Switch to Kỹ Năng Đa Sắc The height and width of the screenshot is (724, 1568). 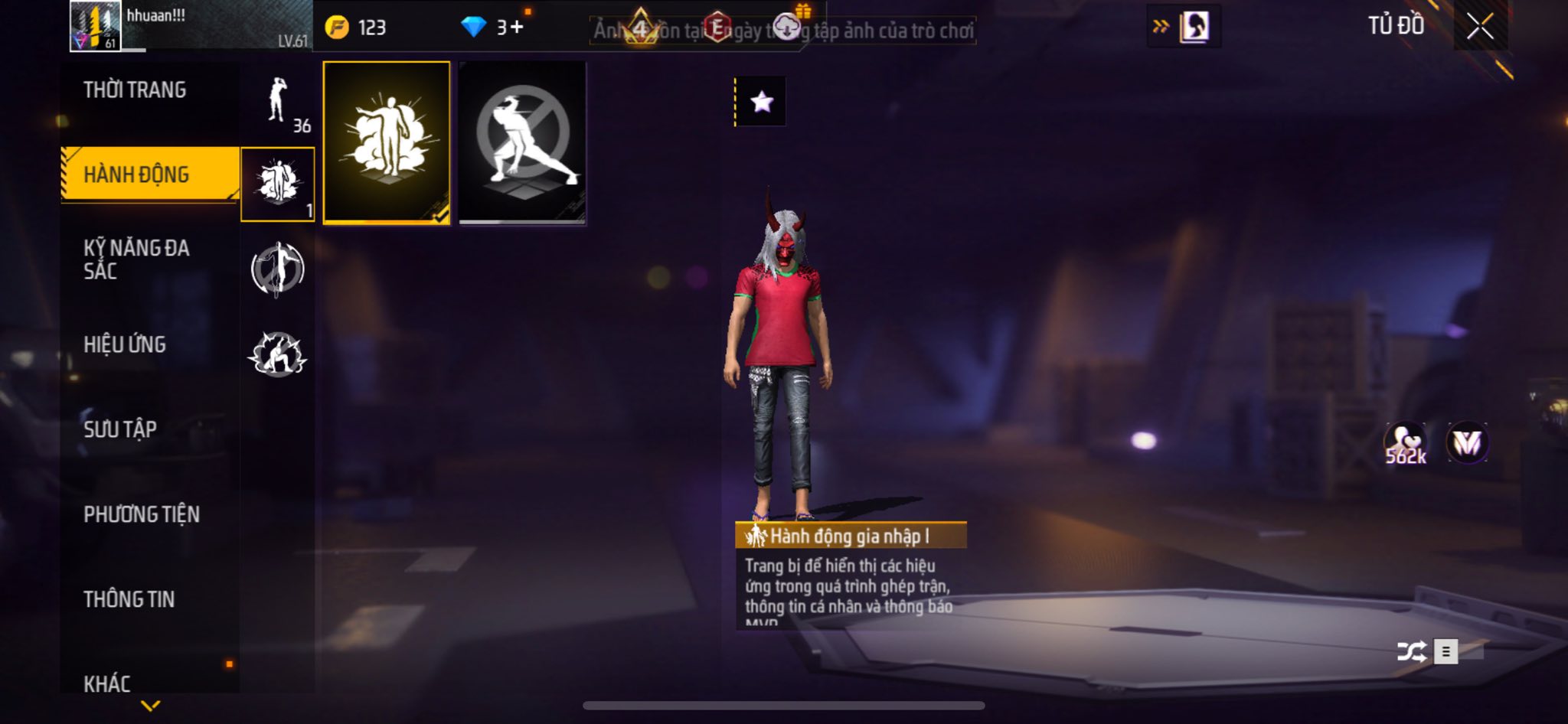(136, 259)
